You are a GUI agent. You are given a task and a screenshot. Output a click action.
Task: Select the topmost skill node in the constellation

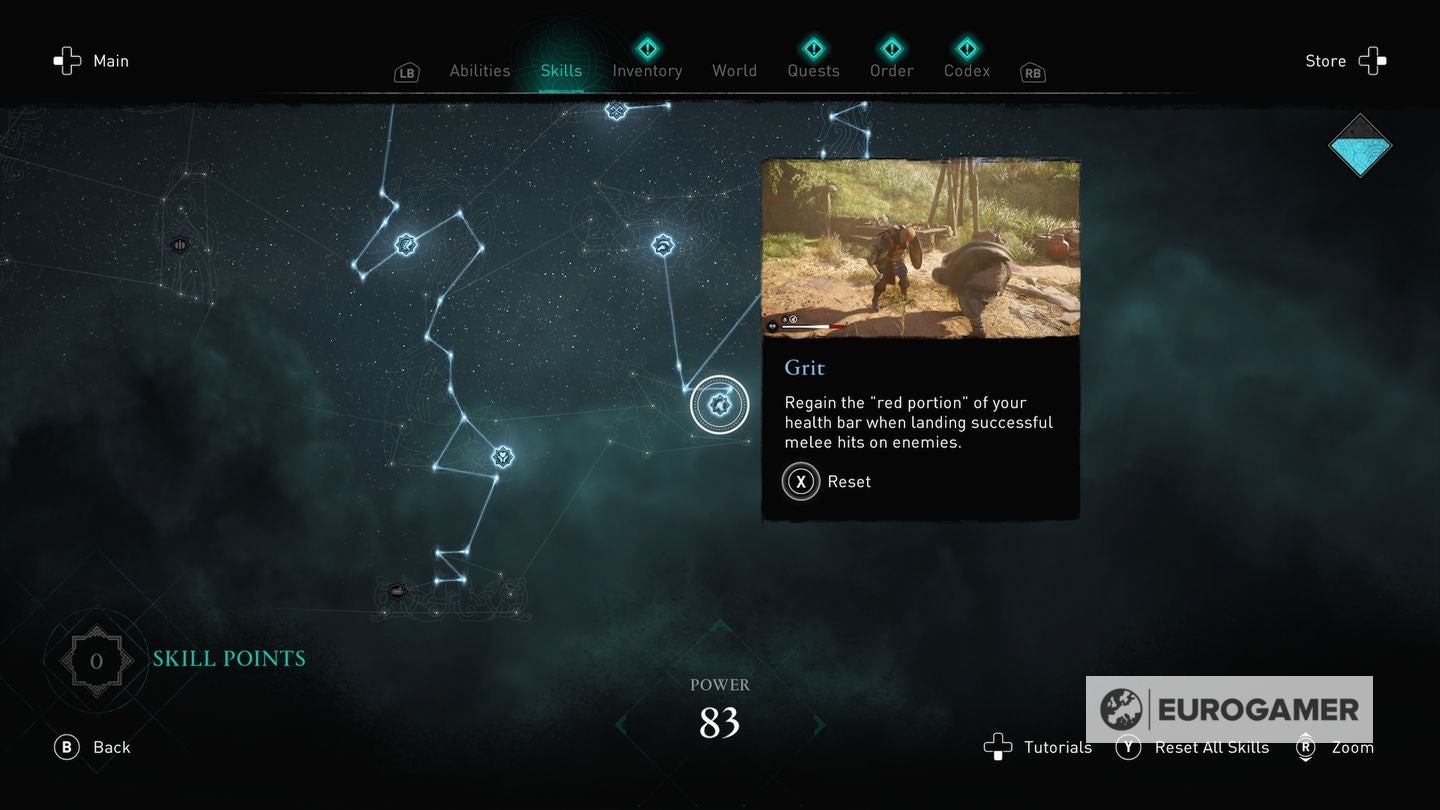pyautogui.click(x=616, y=111)
